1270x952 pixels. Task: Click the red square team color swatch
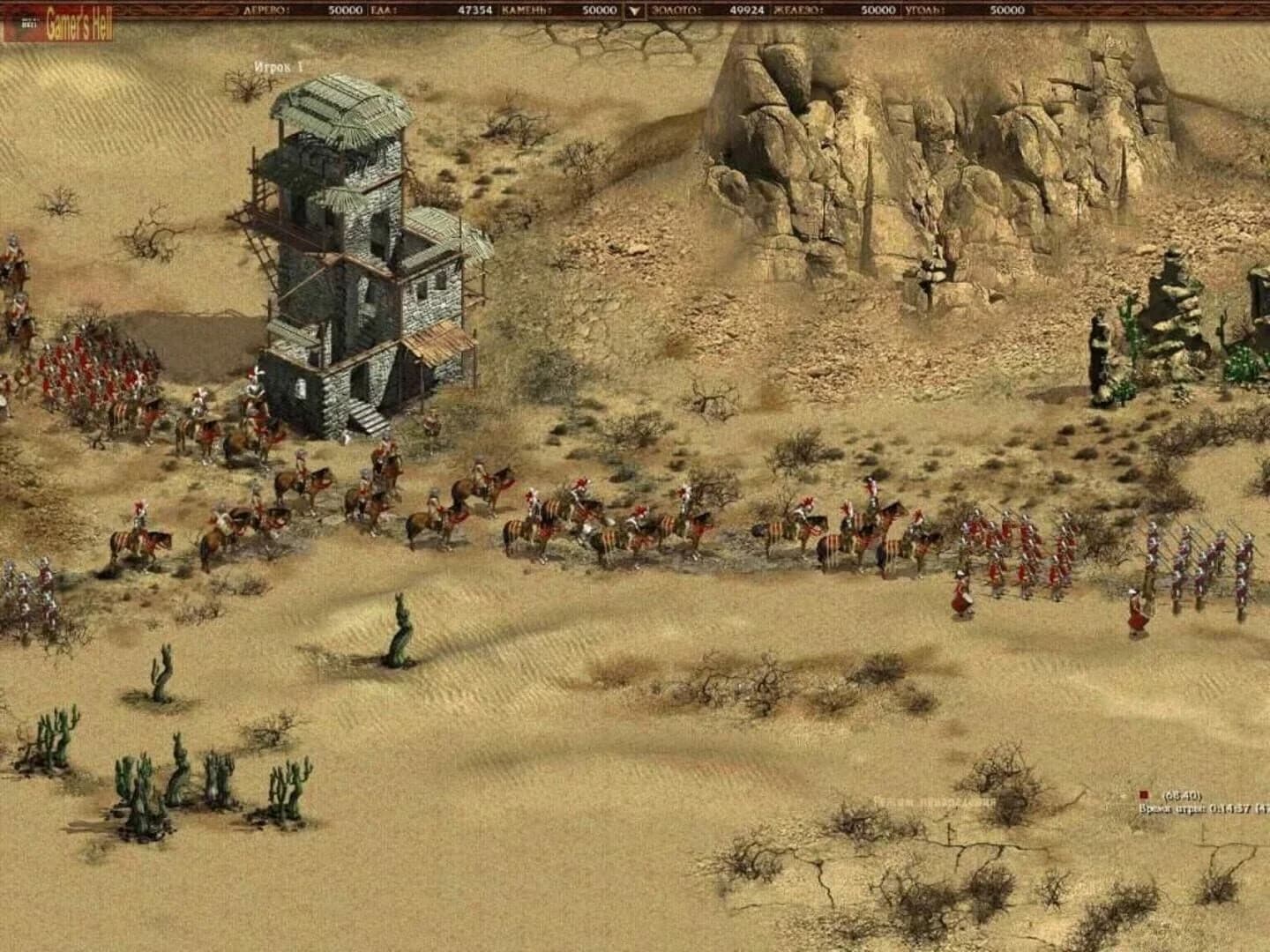coord(1143,795)
